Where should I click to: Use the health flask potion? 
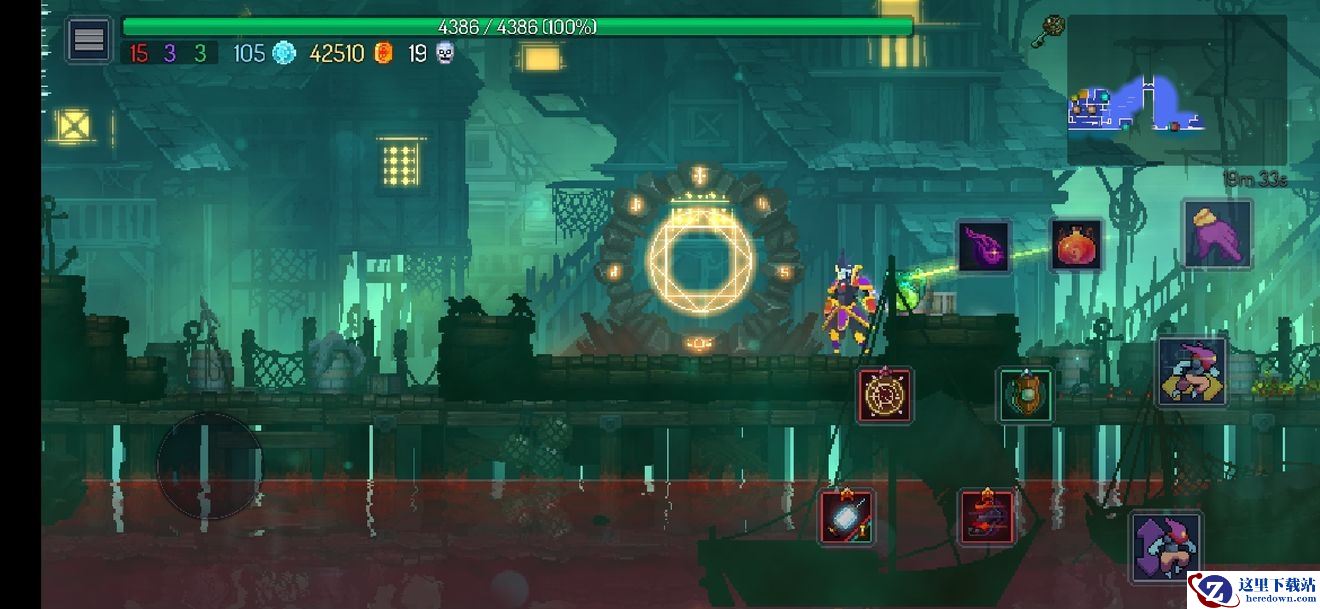tap(1076, 244)
